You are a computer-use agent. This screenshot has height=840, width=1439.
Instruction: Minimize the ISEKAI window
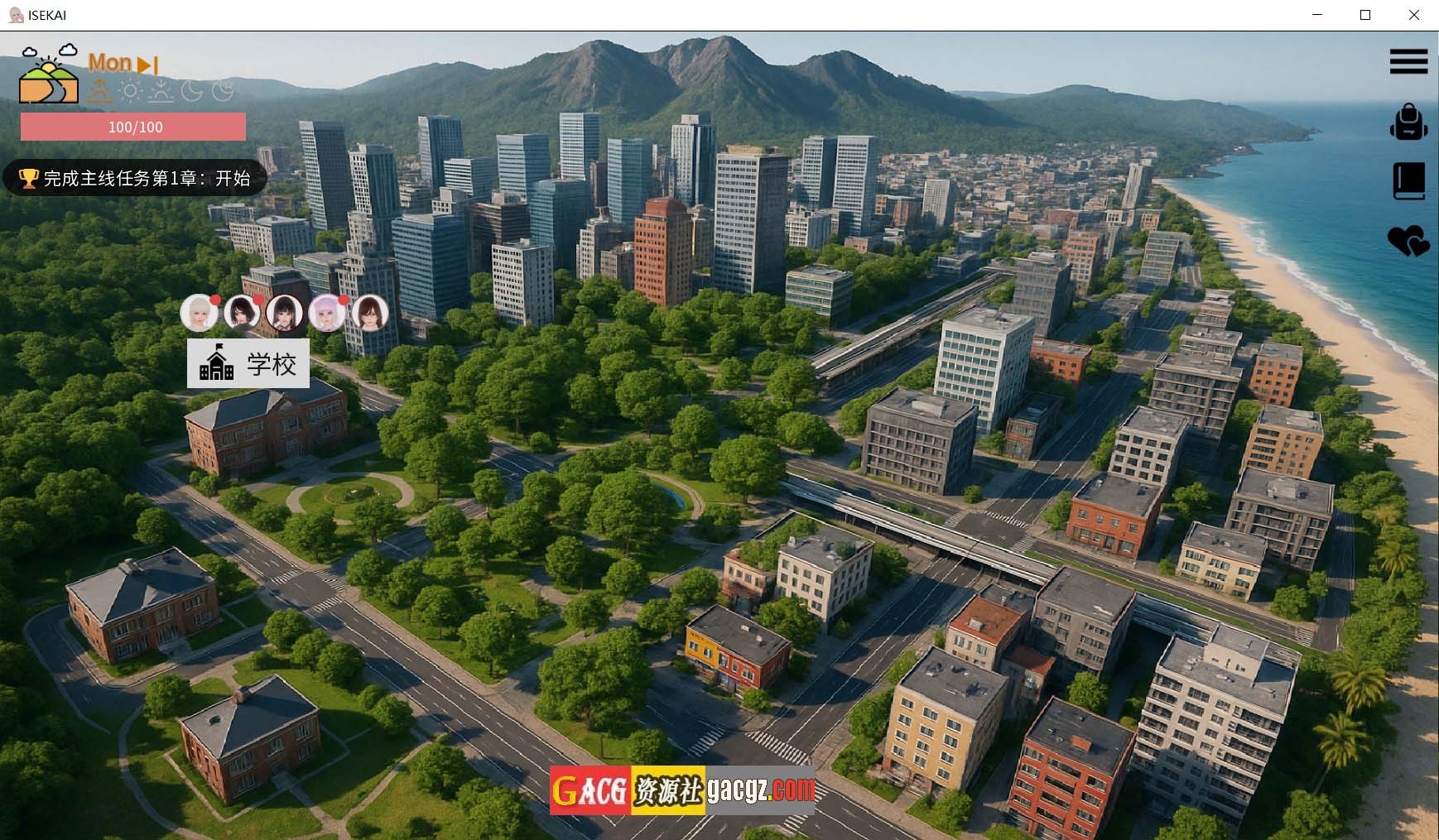1317,15
